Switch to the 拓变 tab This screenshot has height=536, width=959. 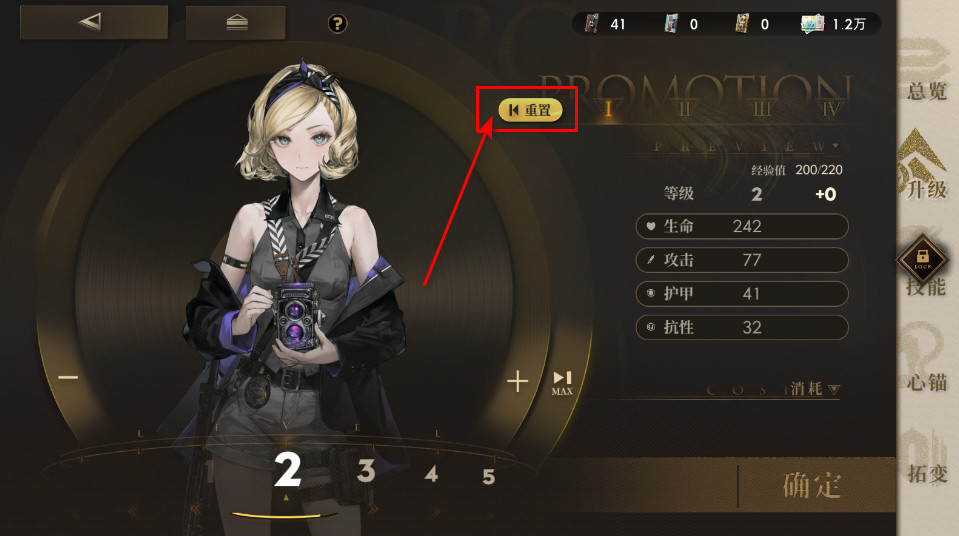pyautogui.click(x=927, y=453)
